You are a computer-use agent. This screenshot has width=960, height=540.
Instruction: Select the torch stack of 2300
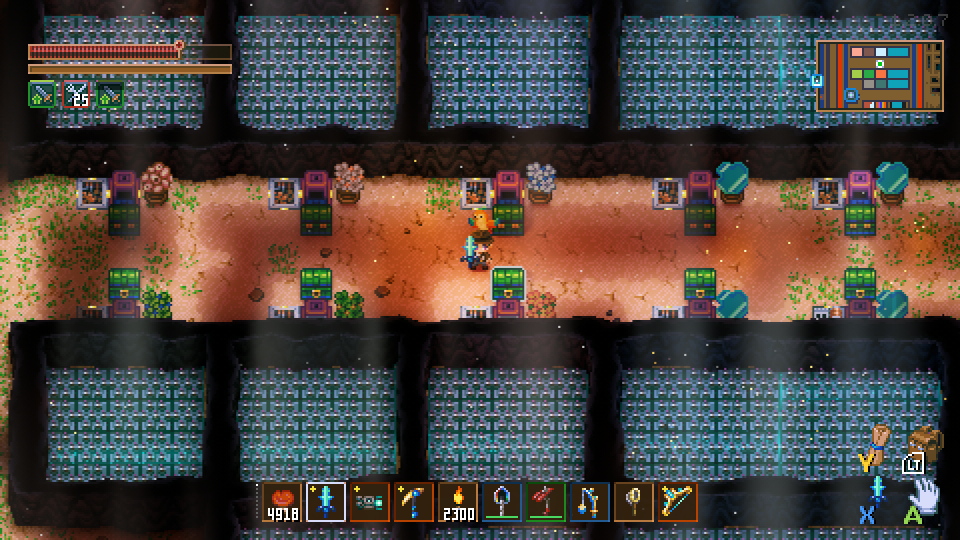tap(458, 502)
